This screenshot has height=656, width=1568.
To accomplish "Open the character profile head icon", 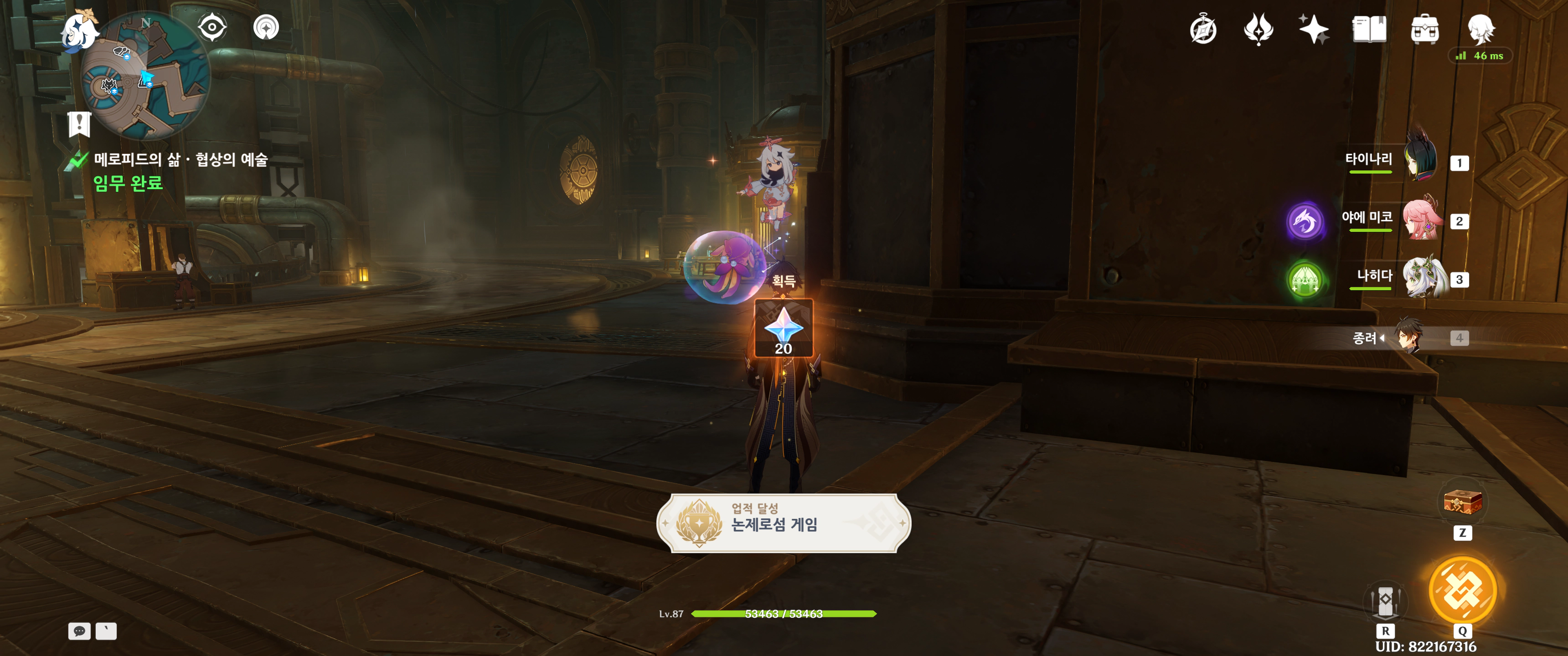I will click(x=1480, y=29).
